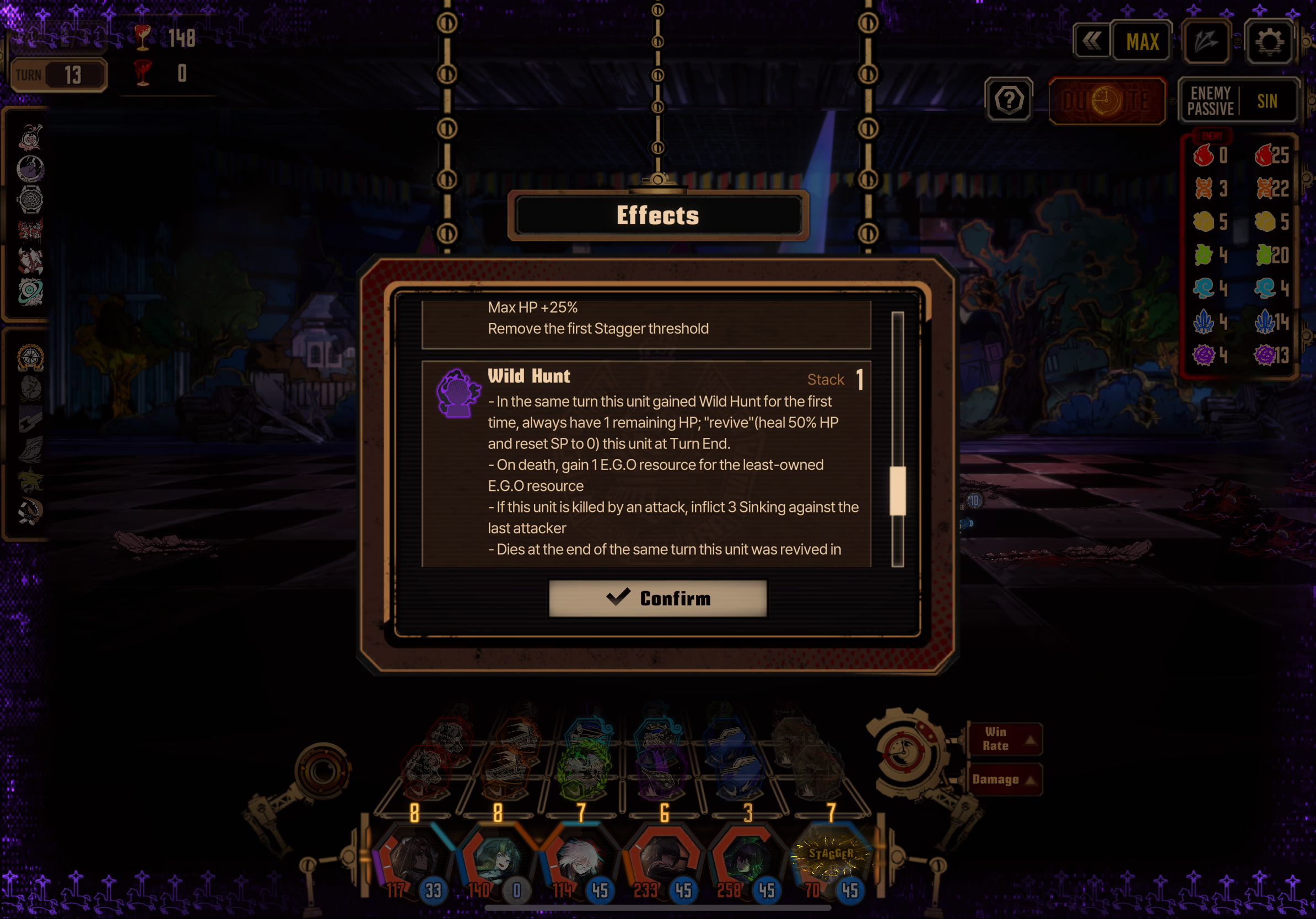Click the double-arrow collapse button
The image size is (1316, 919).
tap(1091, 41)
